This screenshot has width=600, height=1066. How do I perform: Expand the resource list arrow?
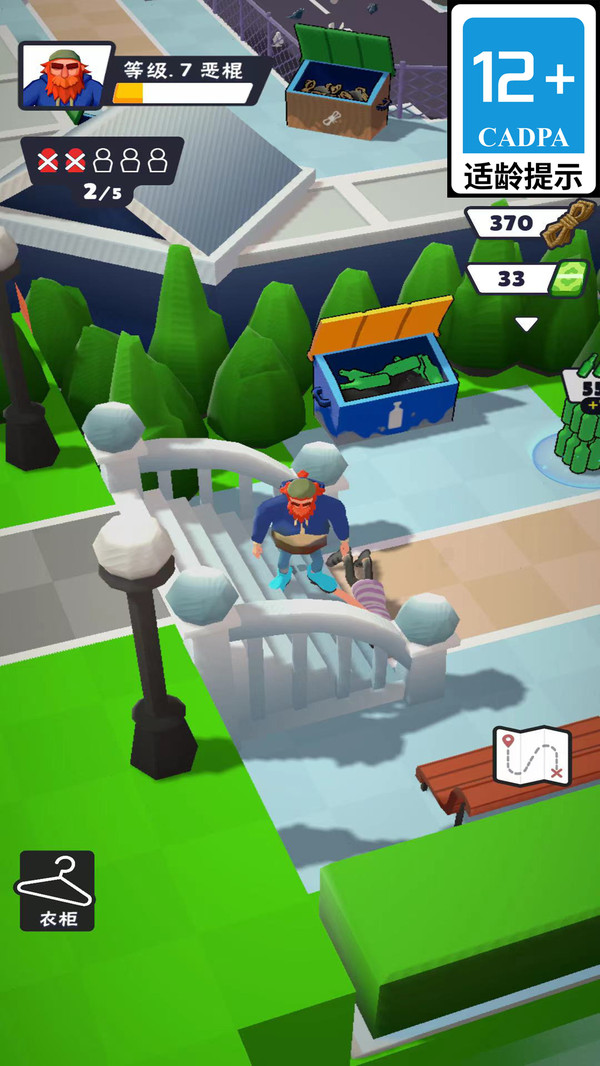(x=526, y=324)
